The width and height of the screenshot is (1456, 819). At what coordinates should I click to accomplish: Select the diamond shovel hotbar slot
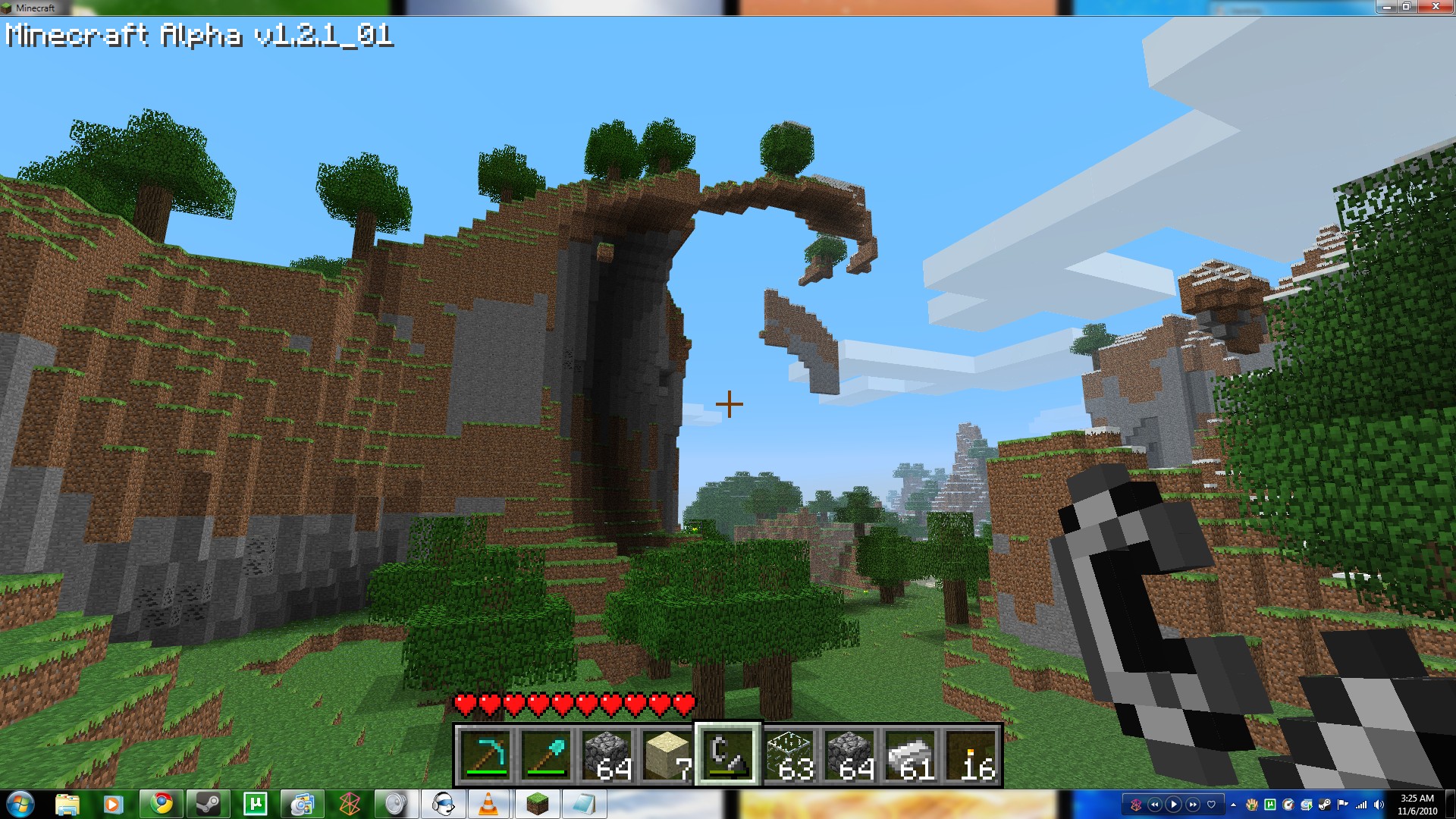pos(546,755)
